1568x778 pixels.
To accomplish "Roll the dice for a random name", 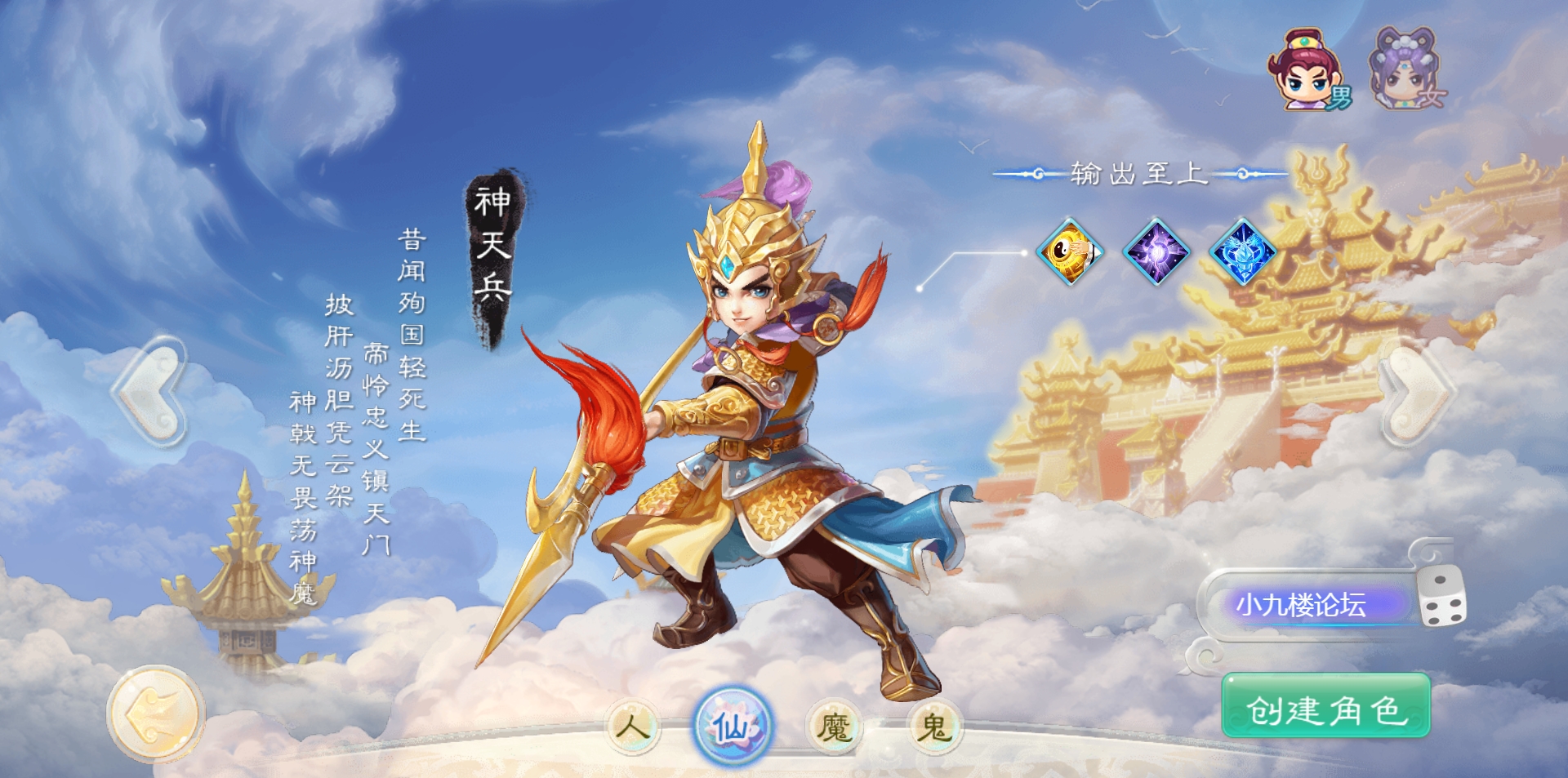I will [1441, 598].
